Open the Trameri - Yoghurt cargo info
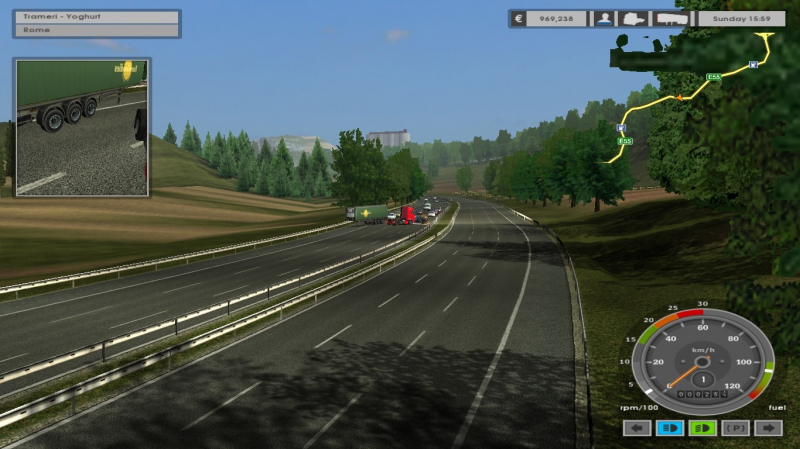The height and width of the screenshot is (449, 800). [97, 17]
